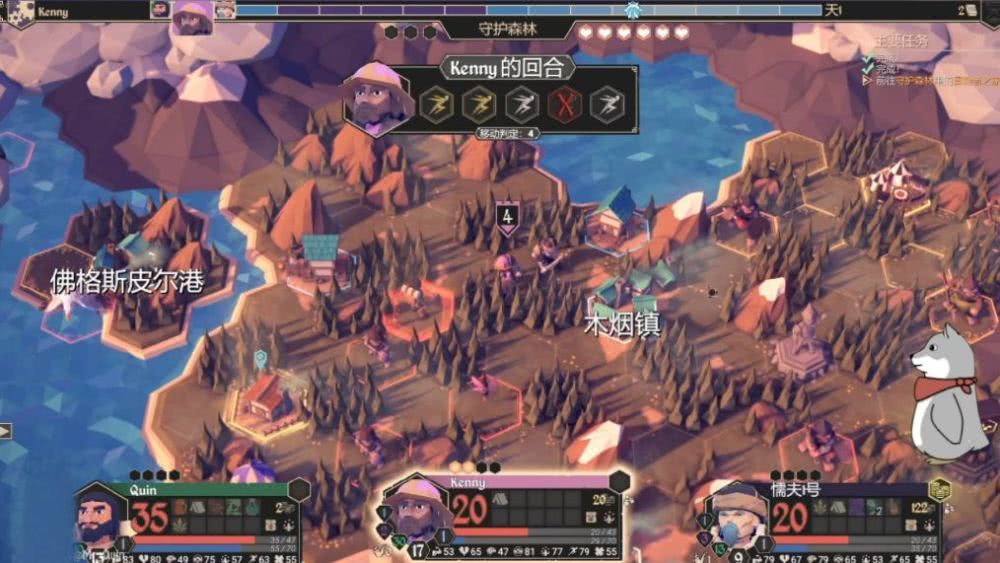1000x563 pixels.
Task: Select Quin's character portrait
Action: click(x=101, y=516)
